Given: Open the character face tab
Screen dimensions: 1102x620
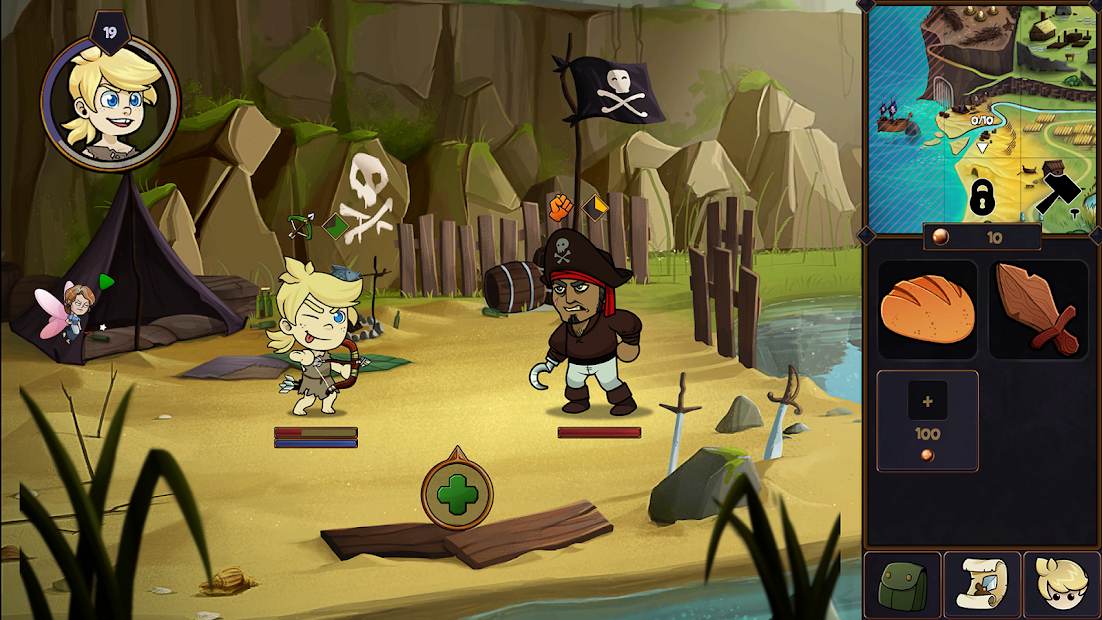Looking at the screenshot, I should click(1062, 584).
